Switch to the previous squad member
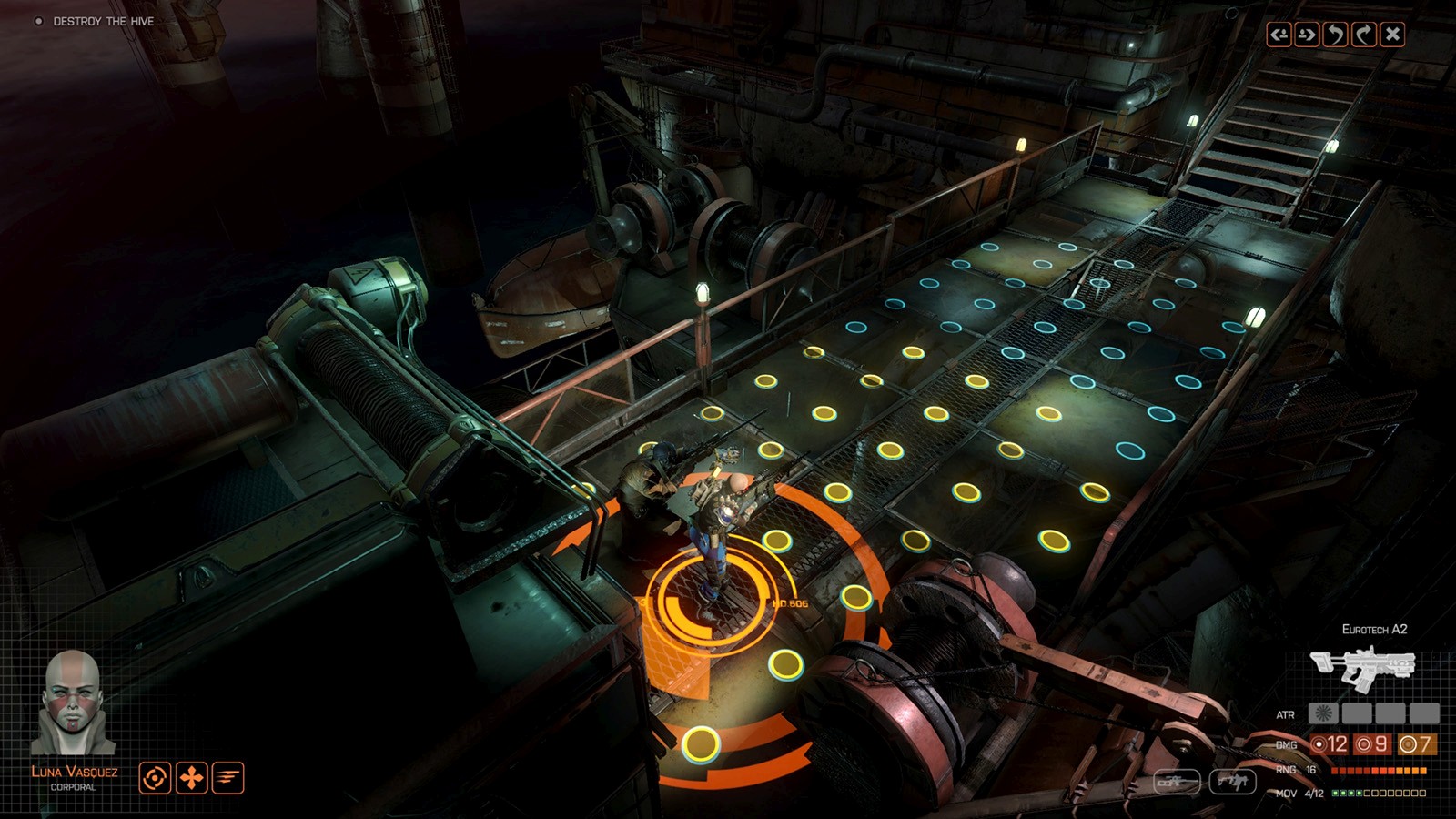1456x819 pixels. point(1279,34)
